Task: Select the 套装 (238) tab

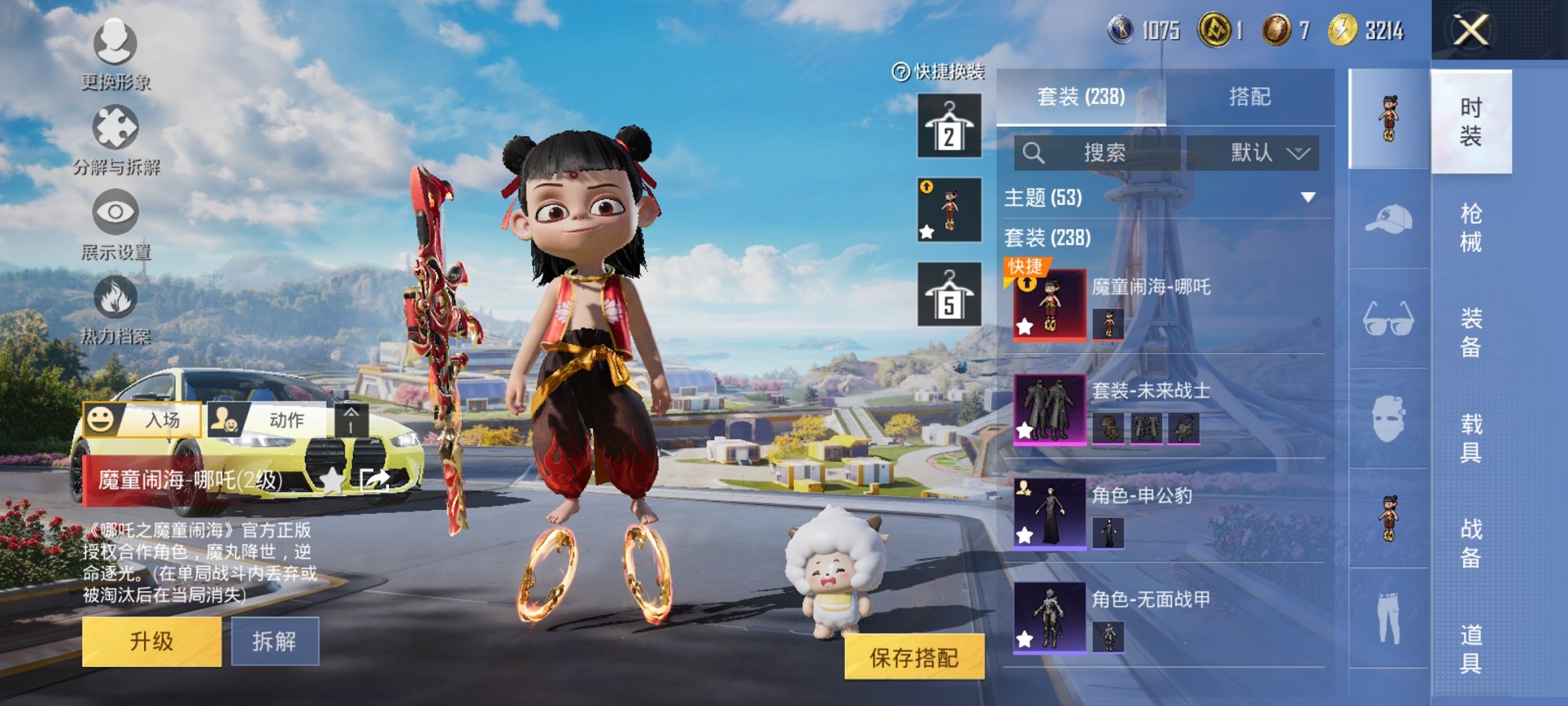Action: click(x=1081, y=97)
